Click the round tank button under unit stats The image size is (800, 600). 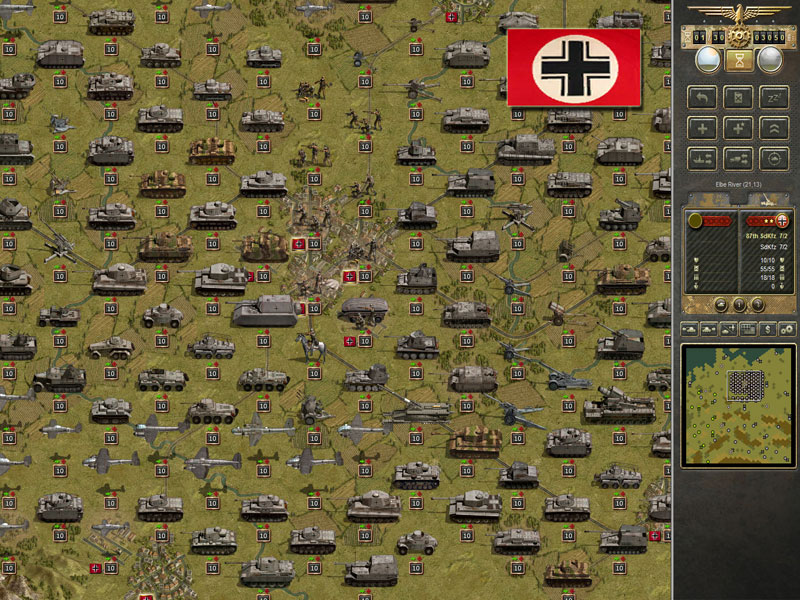pos(720,304)
